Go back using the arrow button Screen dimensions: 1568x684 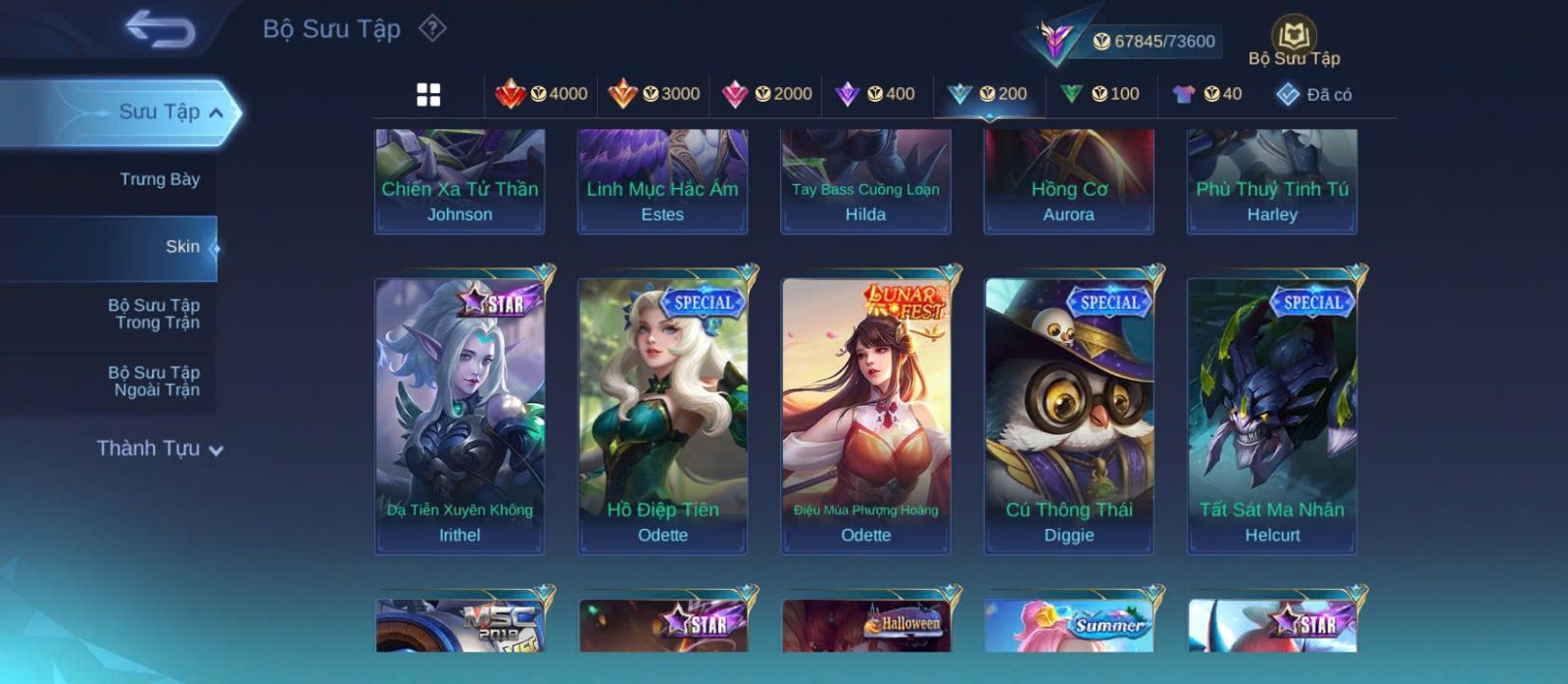160,29
